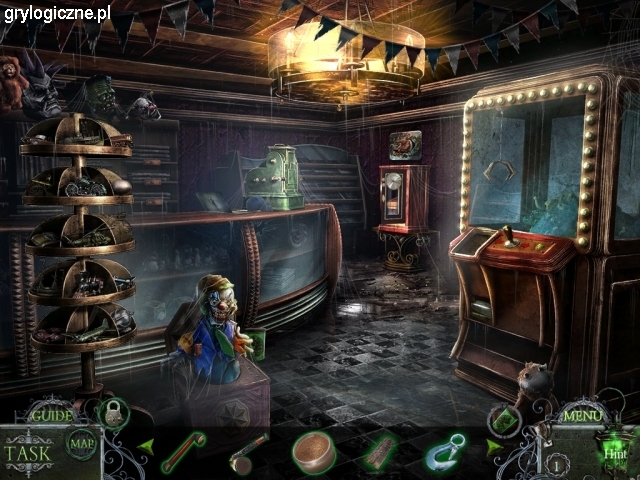The width and height of the screenshot is (640, 480).
Task: Open the Task list
Action: [x=28, y=451]
